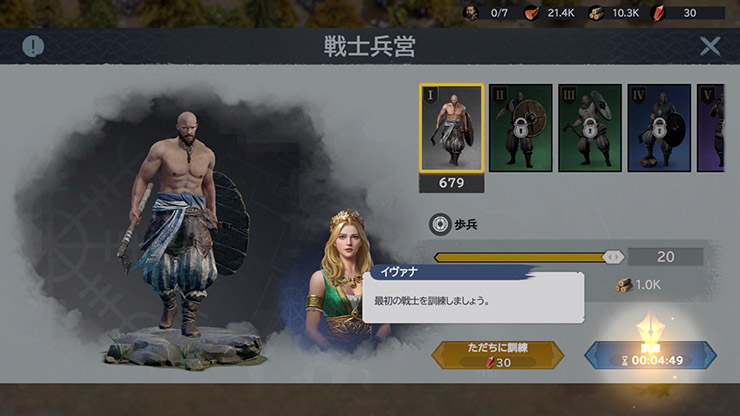This screenshot has height=416, width=740.
Task: Open the info exclamation icon
Action: point(34,46)
